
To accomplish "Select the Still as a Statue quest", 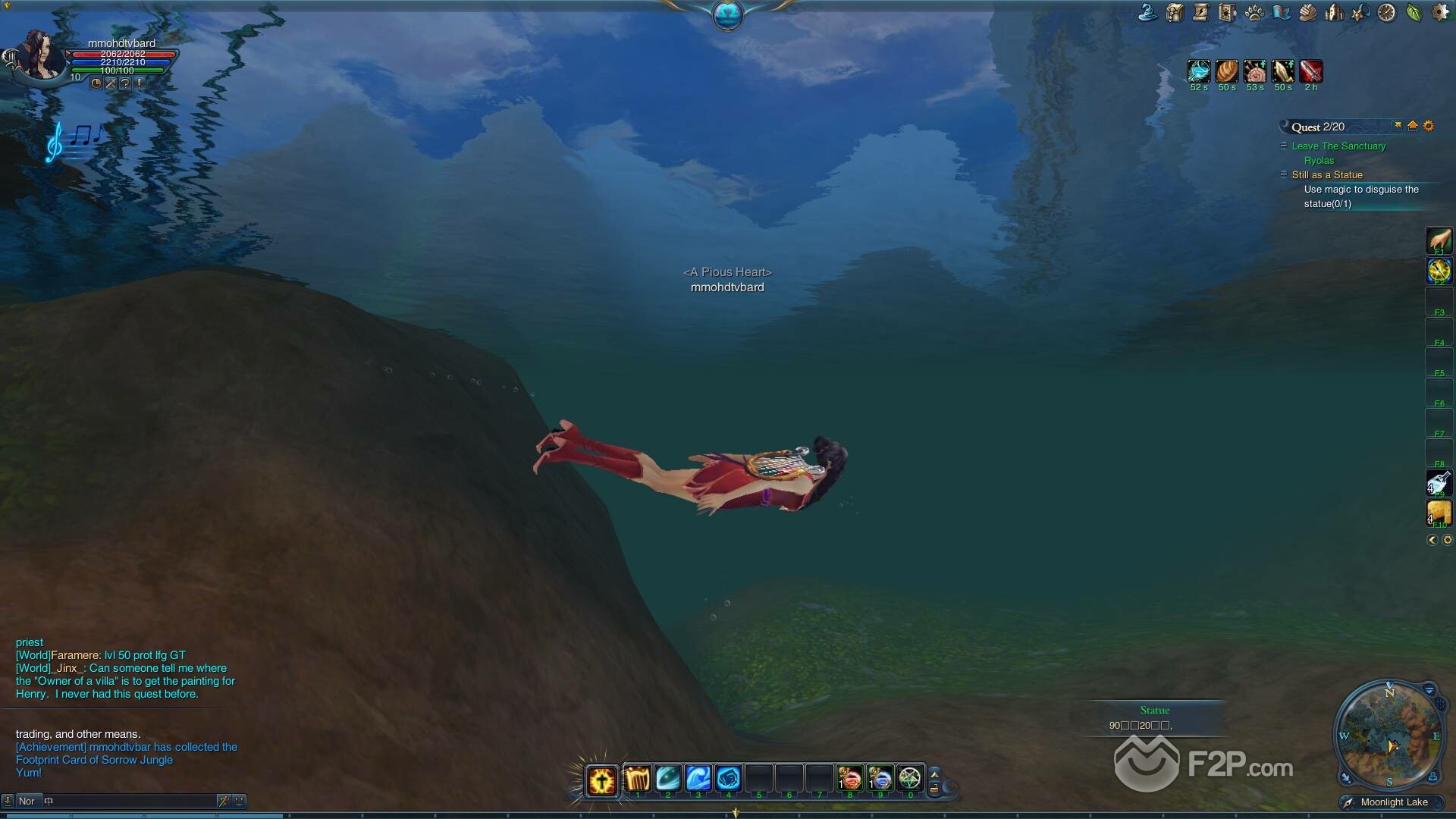I will point(1327,174).
